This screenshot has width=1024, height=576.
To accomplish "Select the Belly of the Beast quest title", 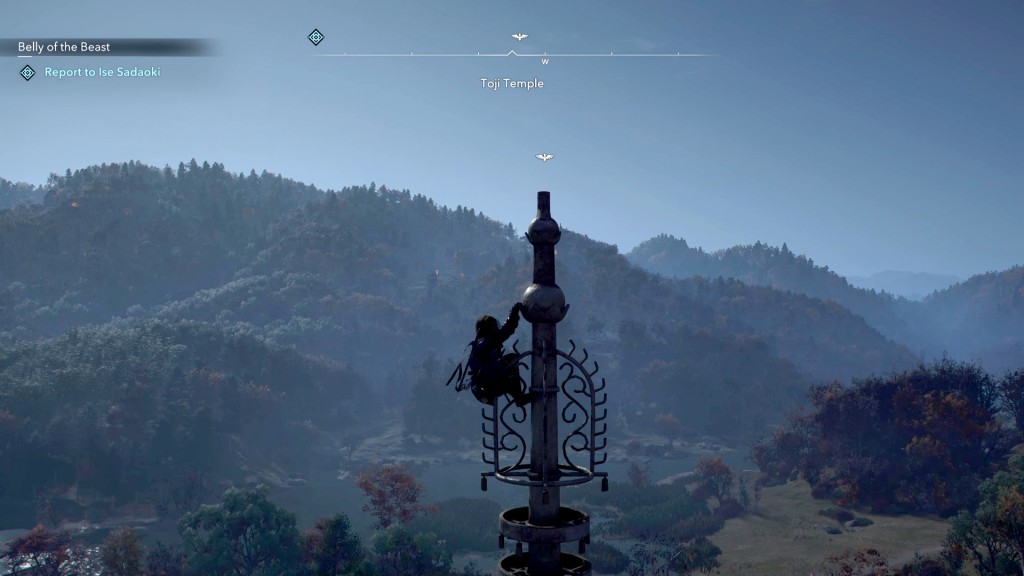I will tap(64, 47).
